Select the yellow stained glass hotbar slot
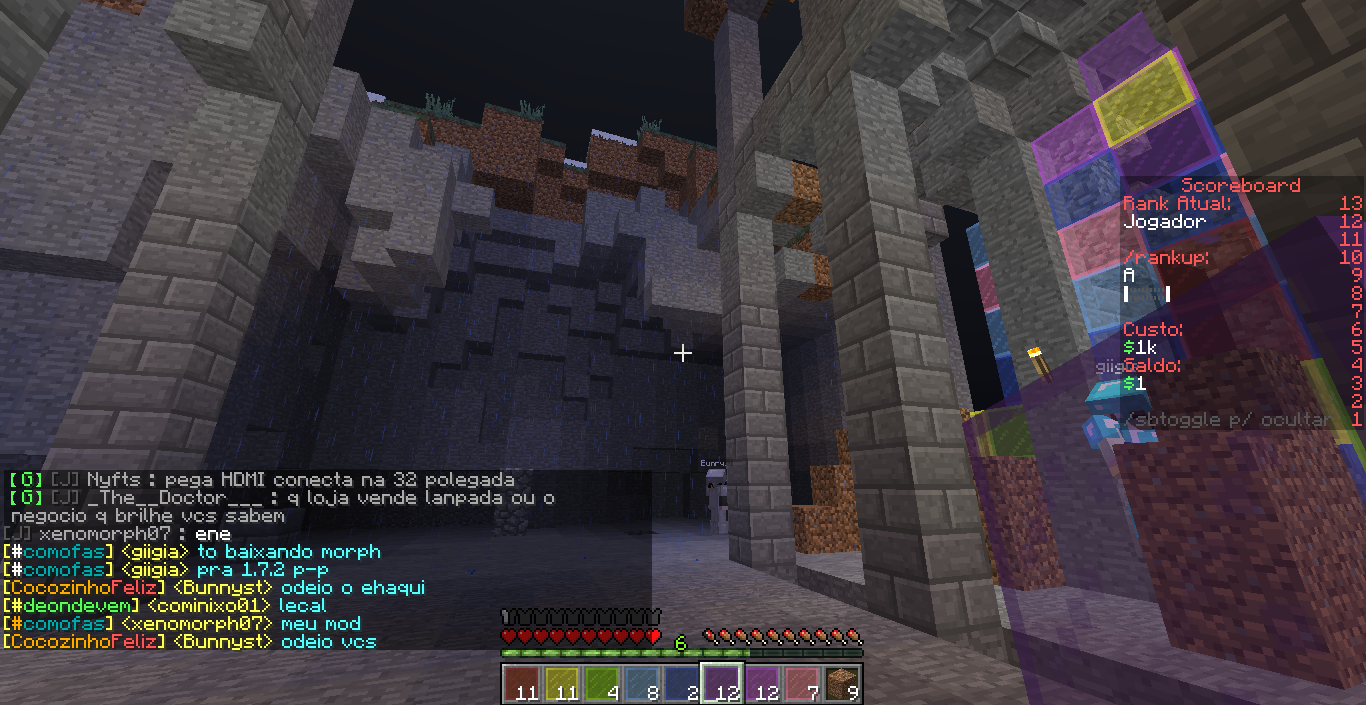This screenshot has height=705, width=1366. [561, 683]
